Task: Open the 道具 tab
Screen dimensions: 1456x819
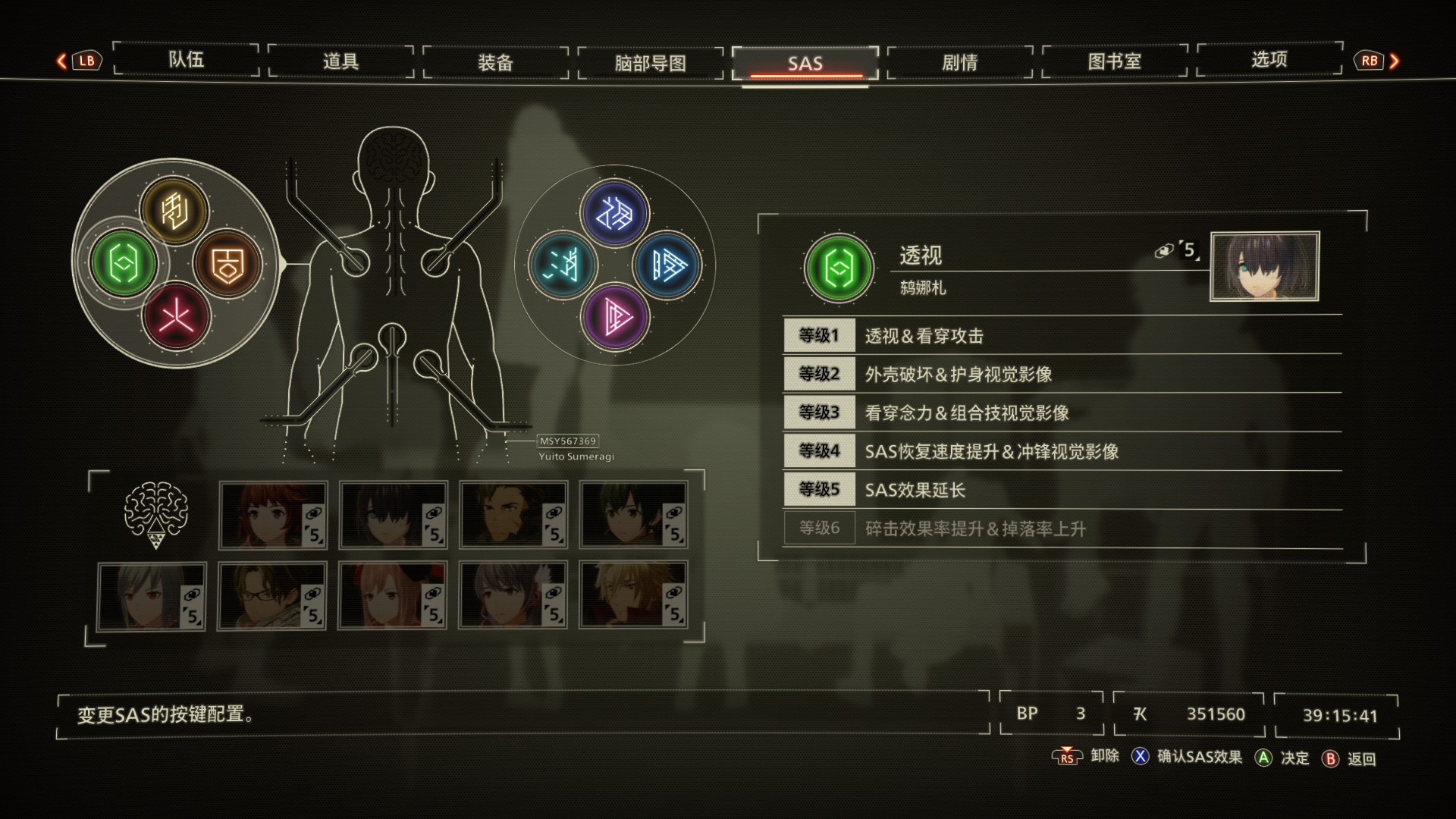Action: tap(340, 61)
